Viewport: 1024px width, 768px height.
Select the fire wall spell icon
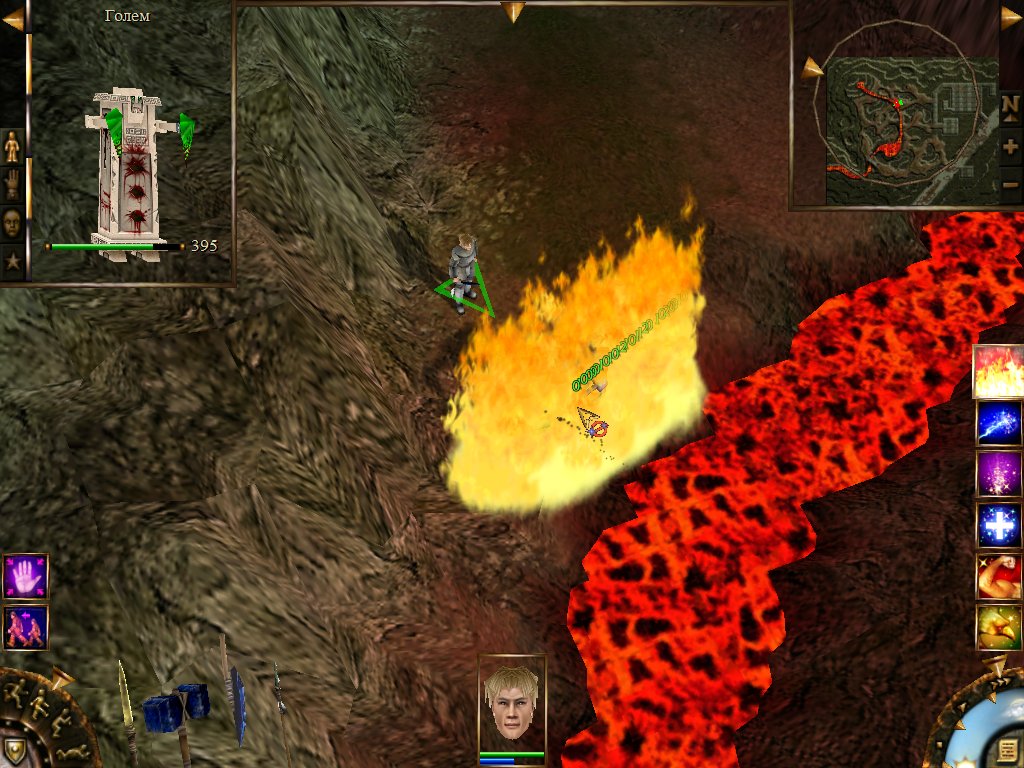[998, 372]
